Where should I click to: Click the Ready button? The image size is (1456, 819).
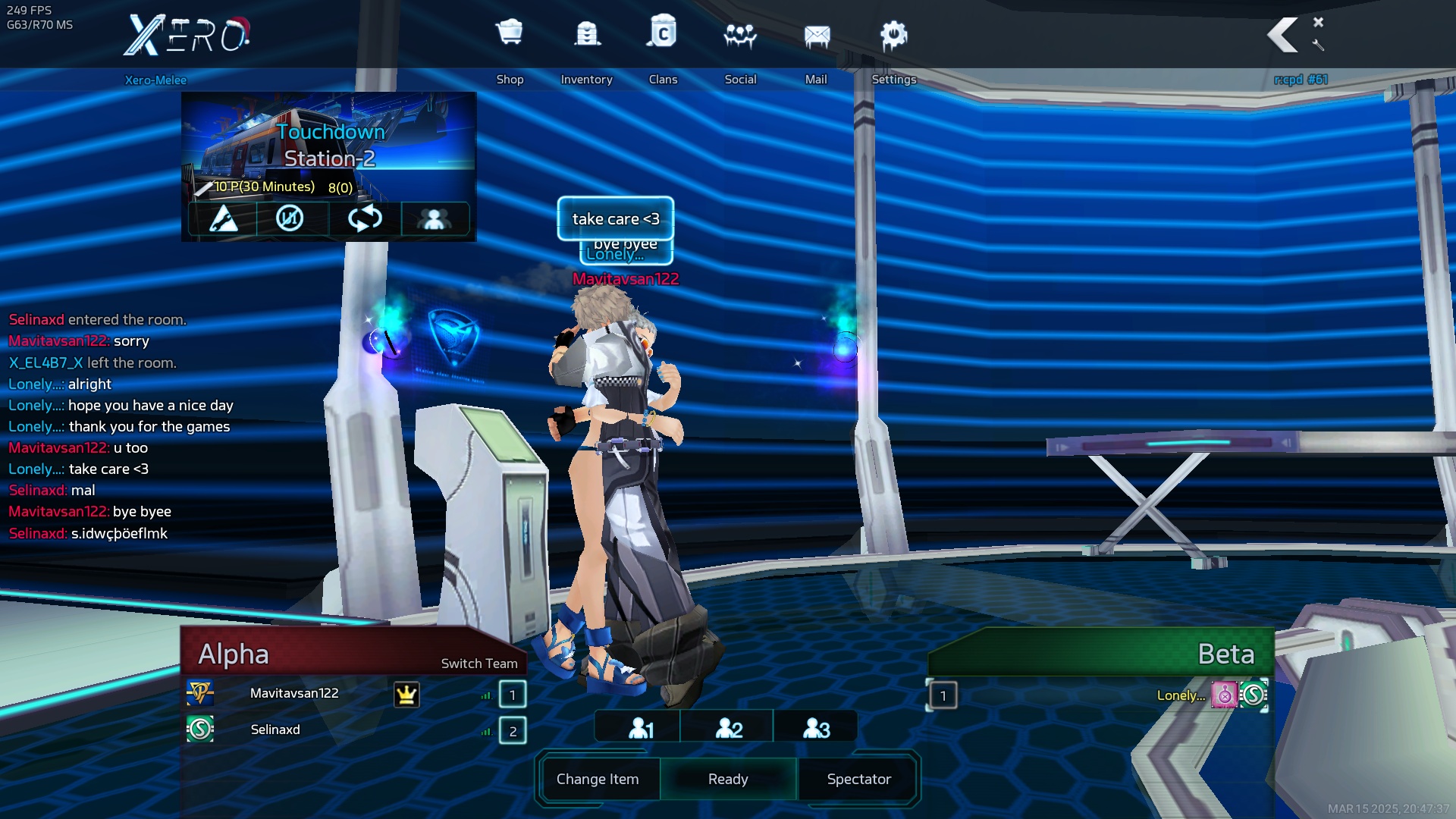[x=728, y=779]
